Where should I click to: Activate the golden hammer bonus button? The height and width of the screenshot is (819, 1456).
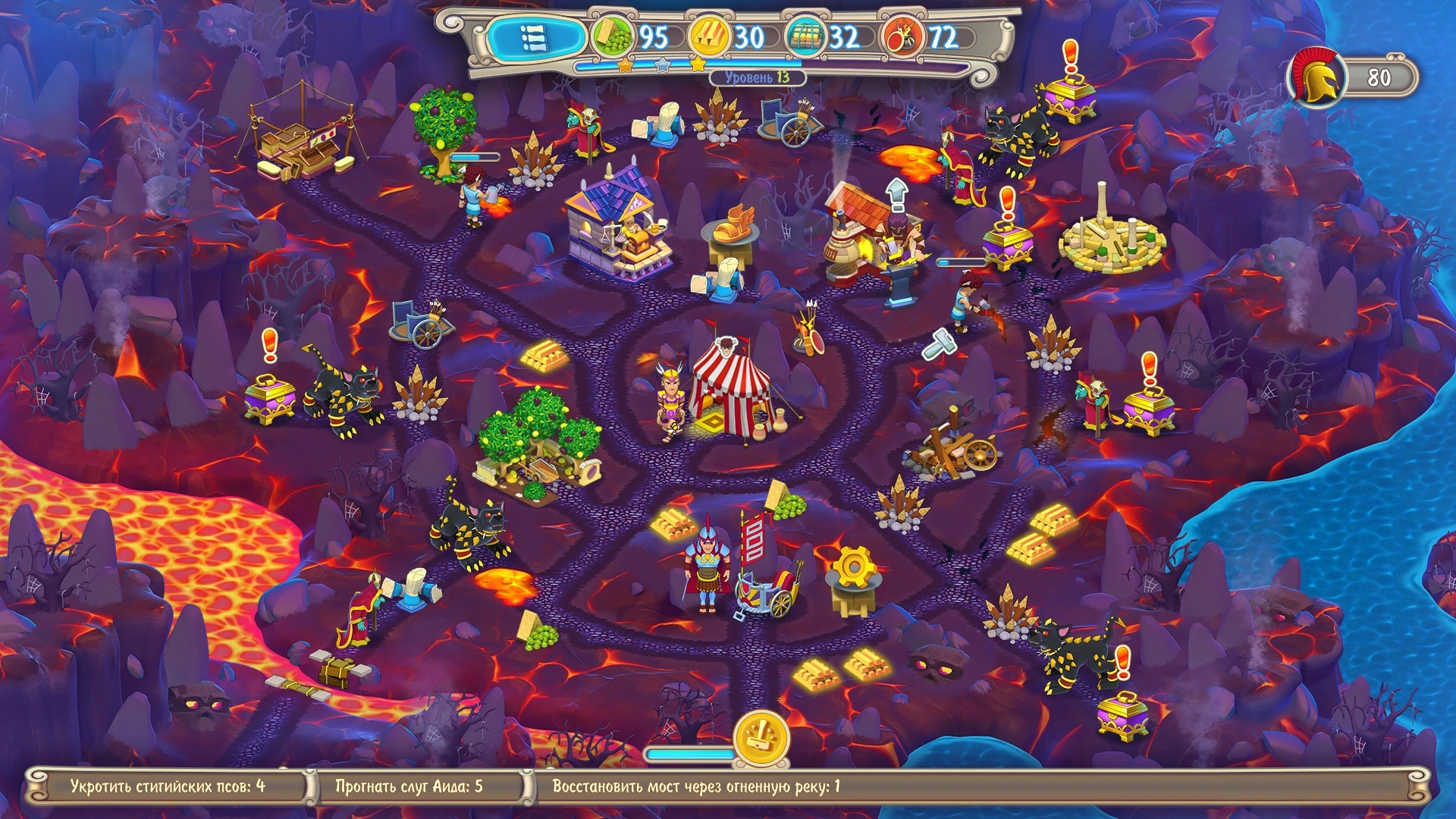click(761, 737)
